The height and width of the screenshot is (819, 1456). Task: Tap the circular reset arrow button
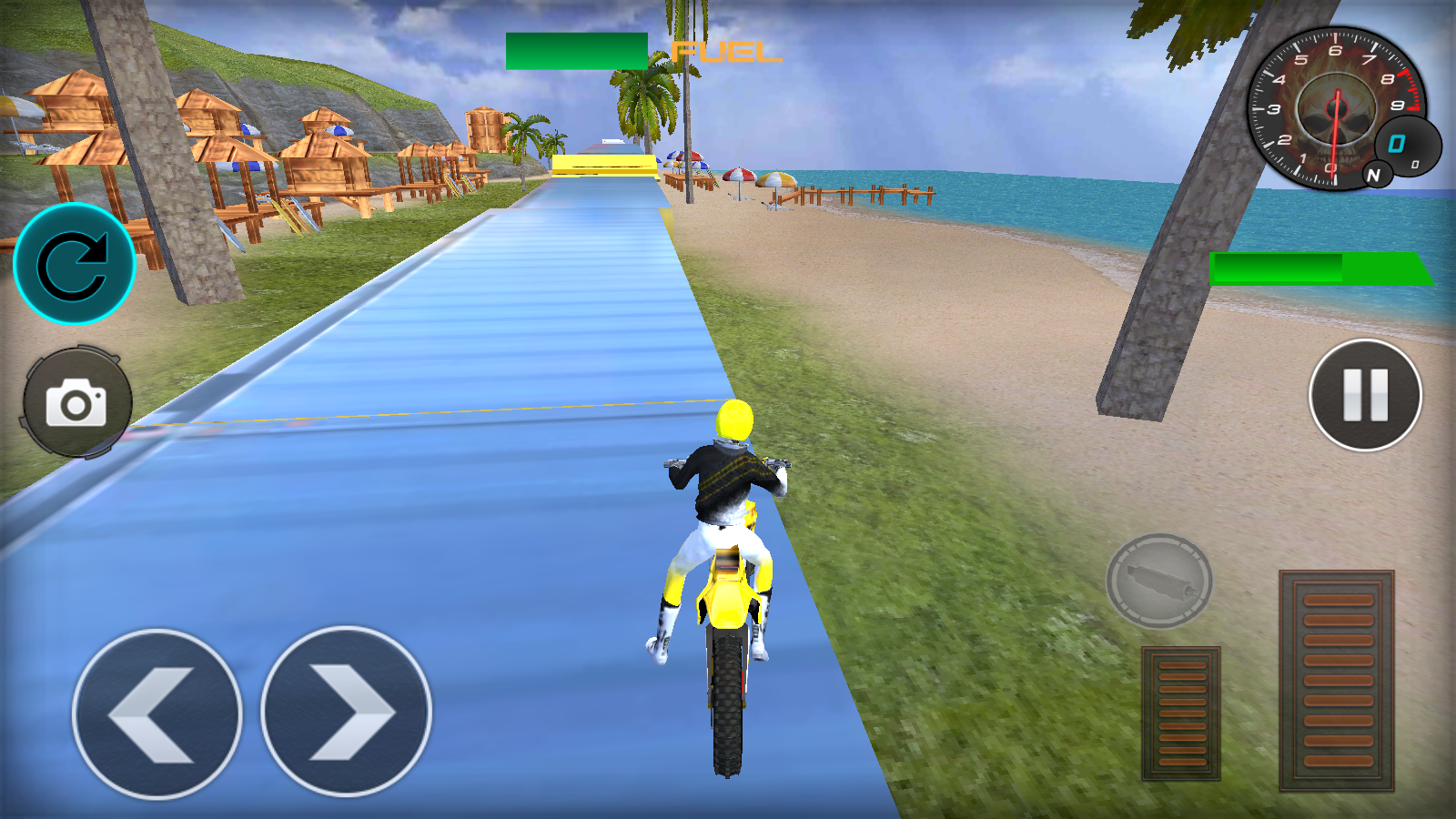pos(75,264)
